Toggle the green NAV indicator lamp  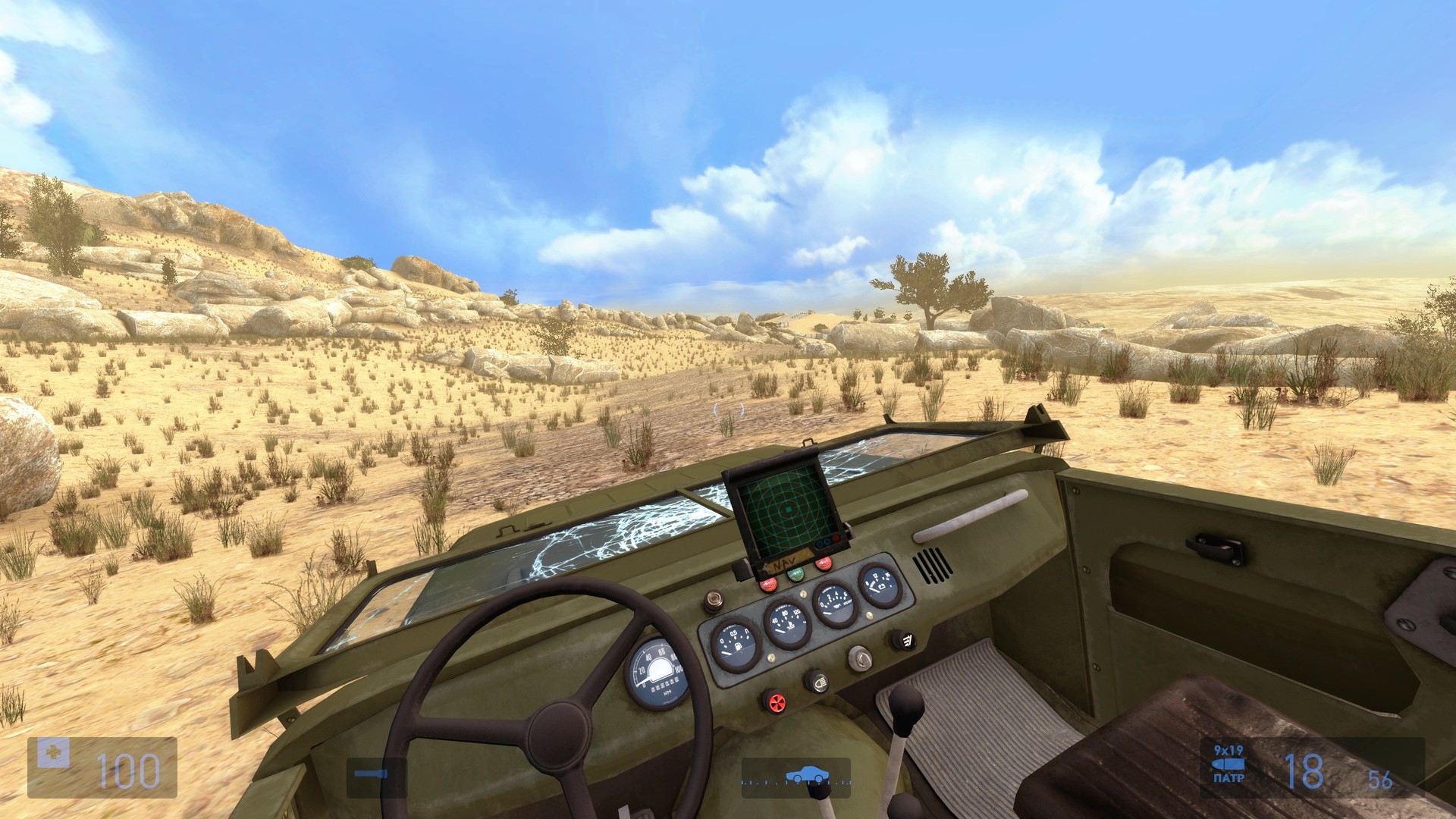pos(796,574)
